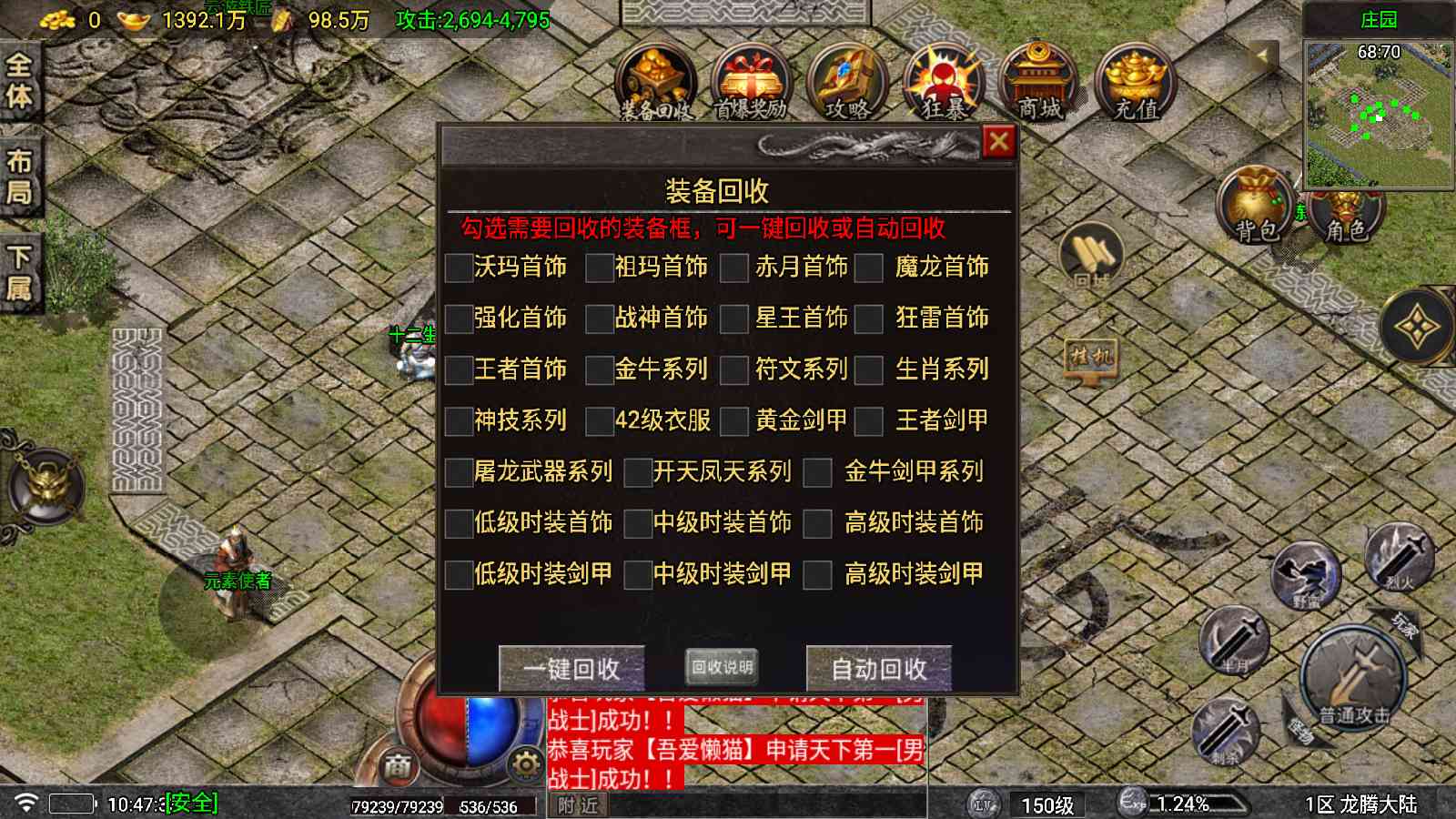Click the 自动回收 auto recycle button
1456x819 pixels.
click(876, 670)
